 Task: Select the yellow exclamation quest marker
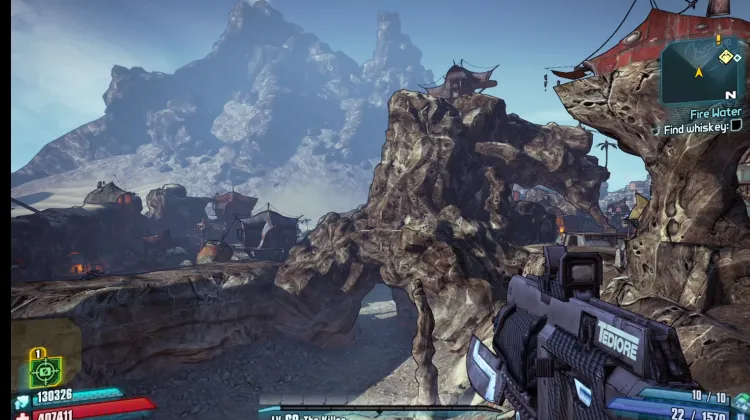click(x=717, y=39)
